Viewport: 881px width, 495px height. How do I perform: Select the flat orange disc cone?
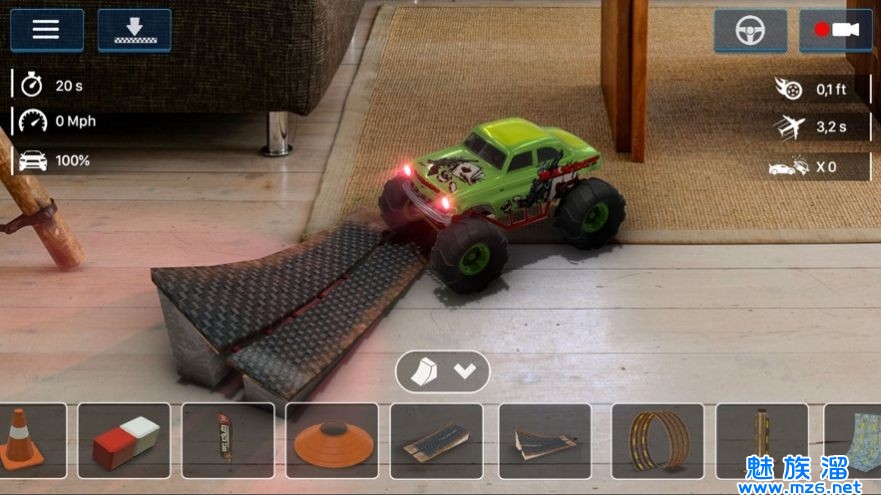[332, 440]
